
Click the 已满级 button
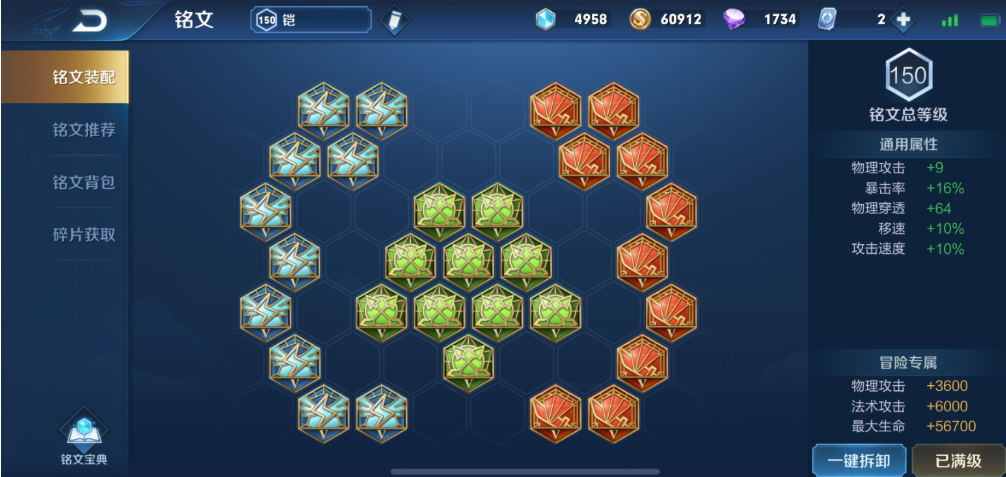pyautogui.click(x=957, y=460)
